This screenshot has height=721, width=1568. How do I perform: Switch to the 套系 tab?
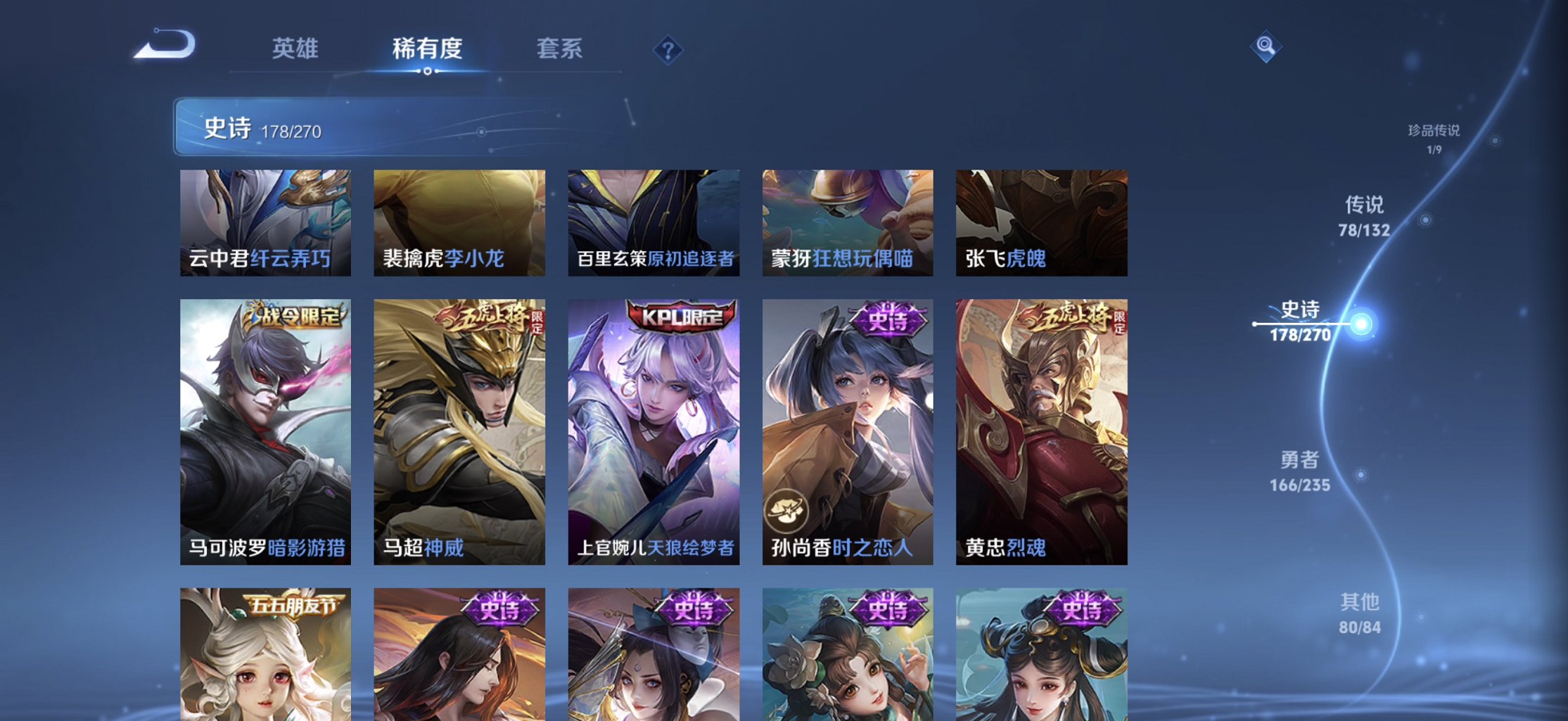561,49
